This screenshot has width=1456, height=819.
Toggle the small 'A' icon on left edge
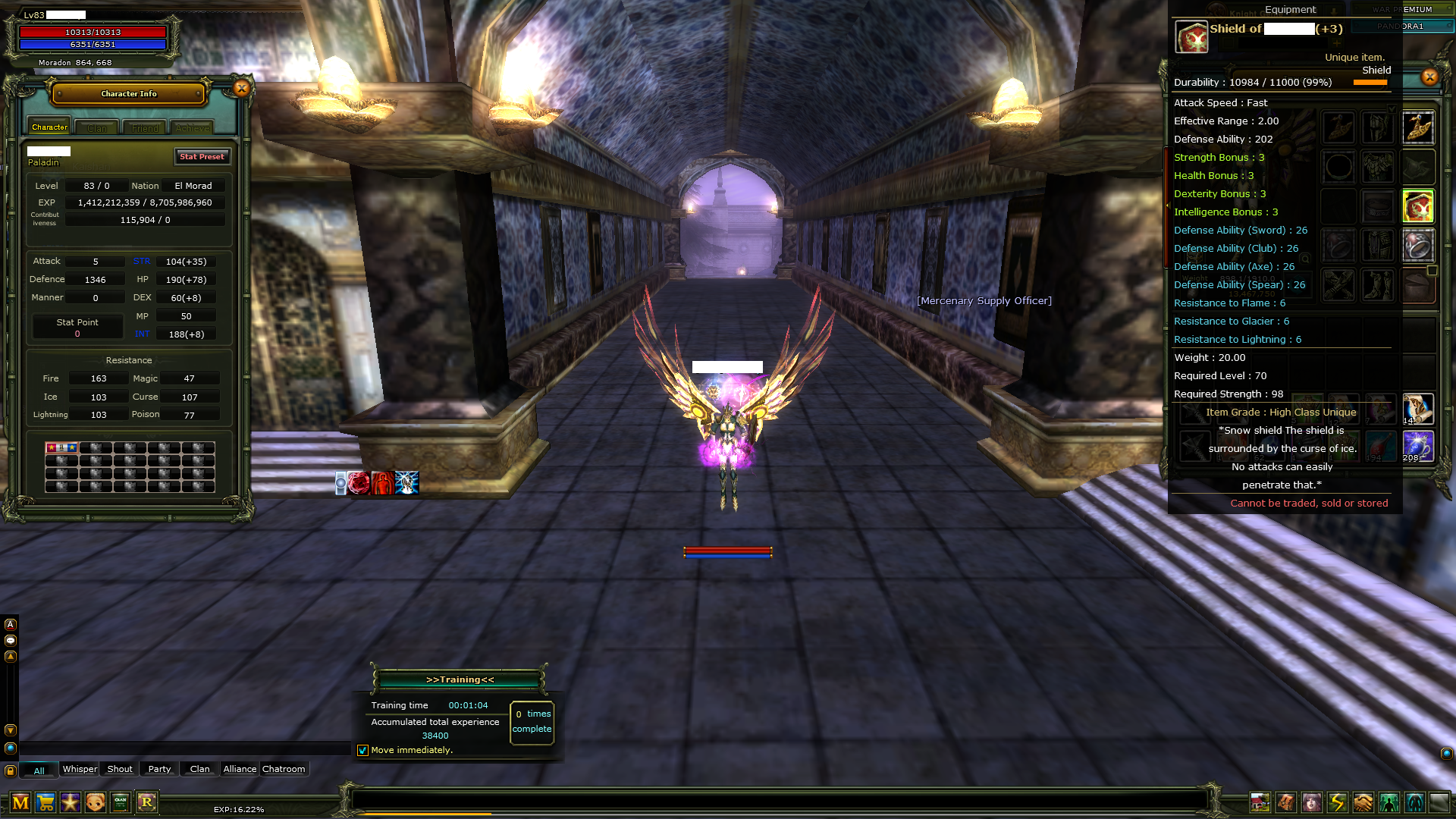coord(10,623)
